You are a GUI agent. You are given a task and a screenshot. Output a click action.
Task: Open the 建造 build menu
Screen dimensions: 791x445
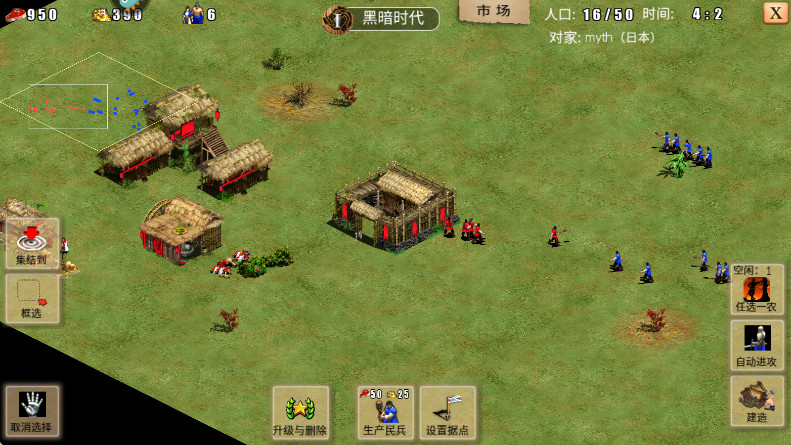[x=757, y=400]
